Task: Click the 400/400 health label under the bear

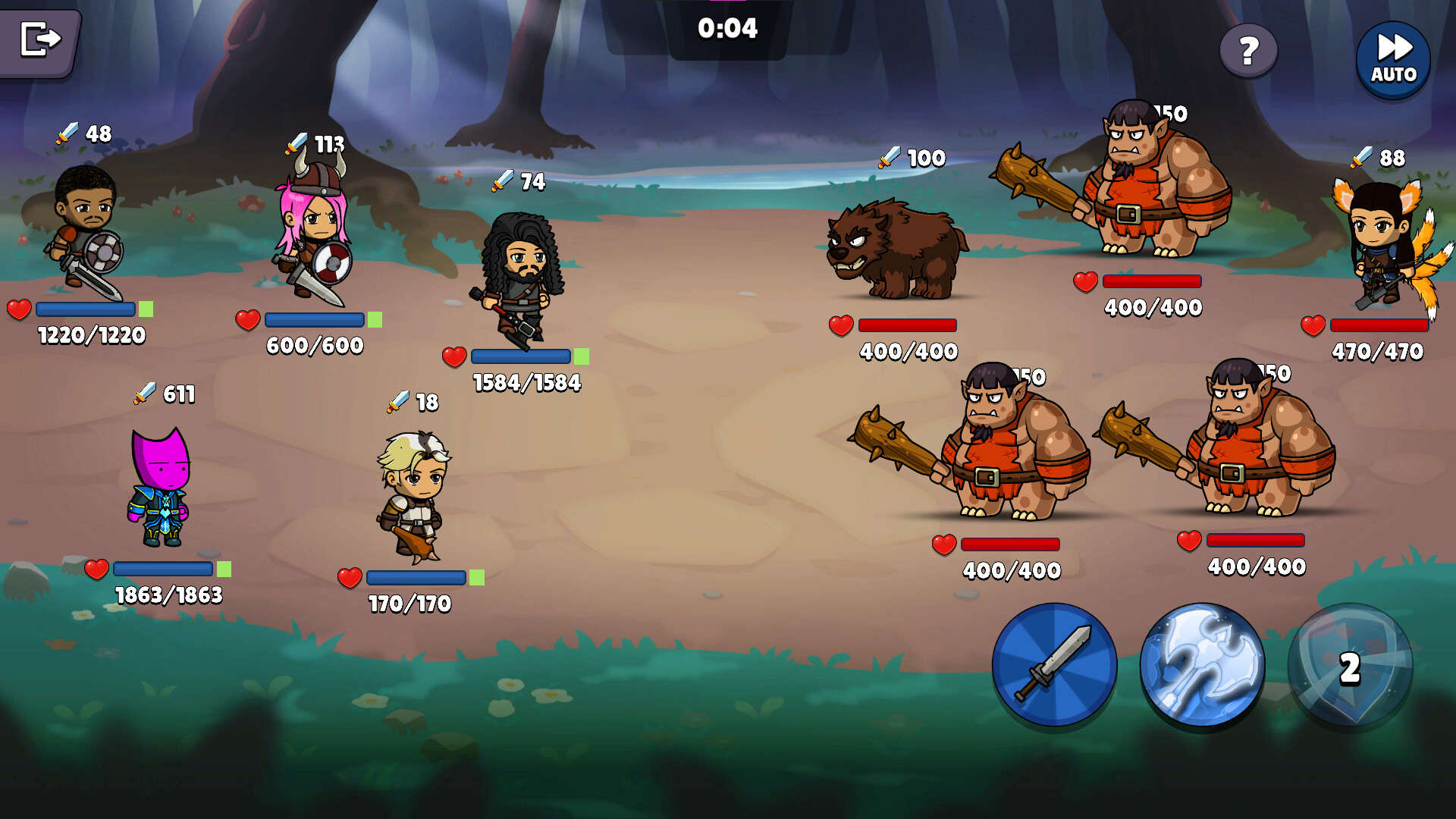Action: [x=908, y=351]
